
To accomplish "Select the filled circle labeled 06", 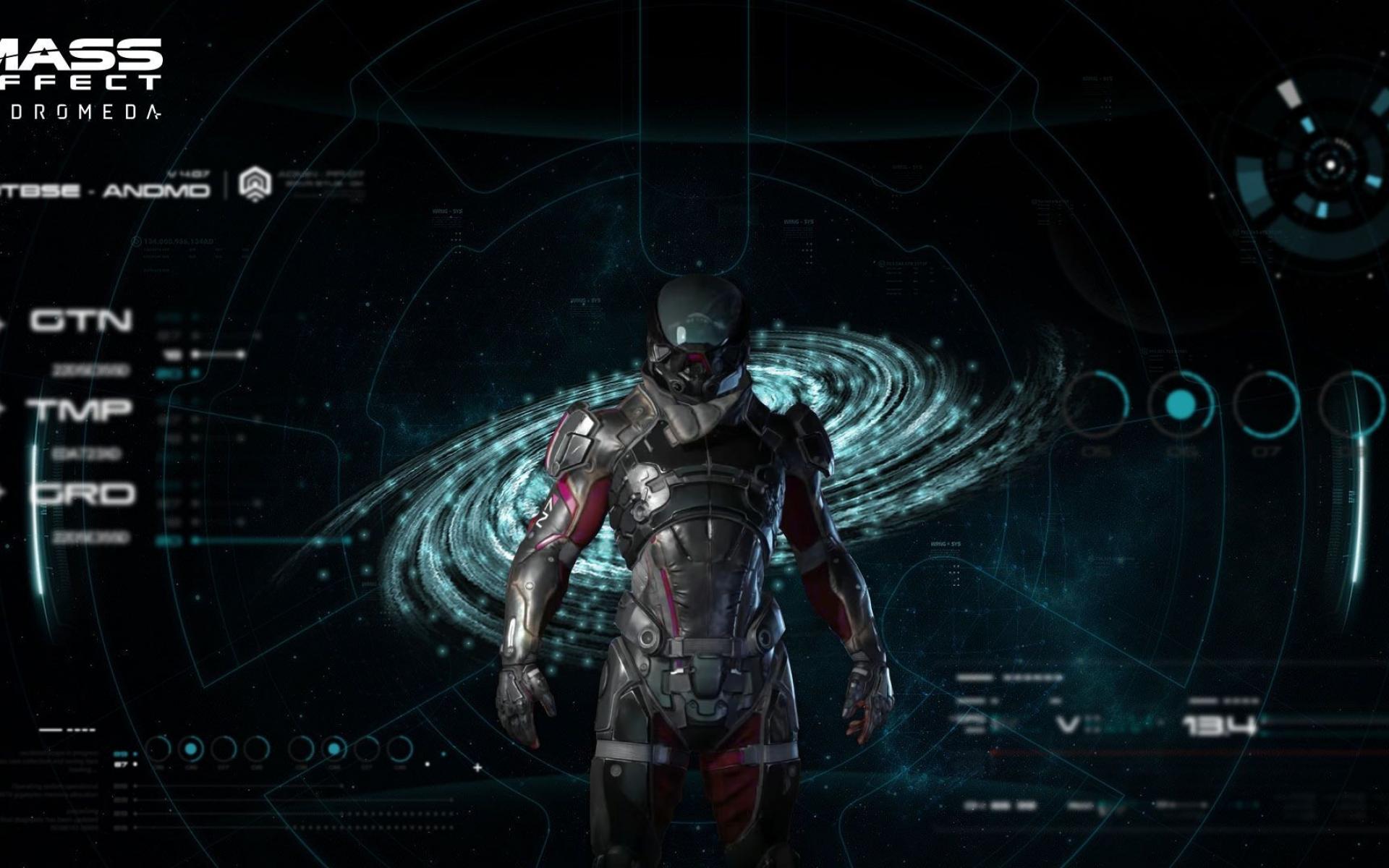I will click(1180, 404).
